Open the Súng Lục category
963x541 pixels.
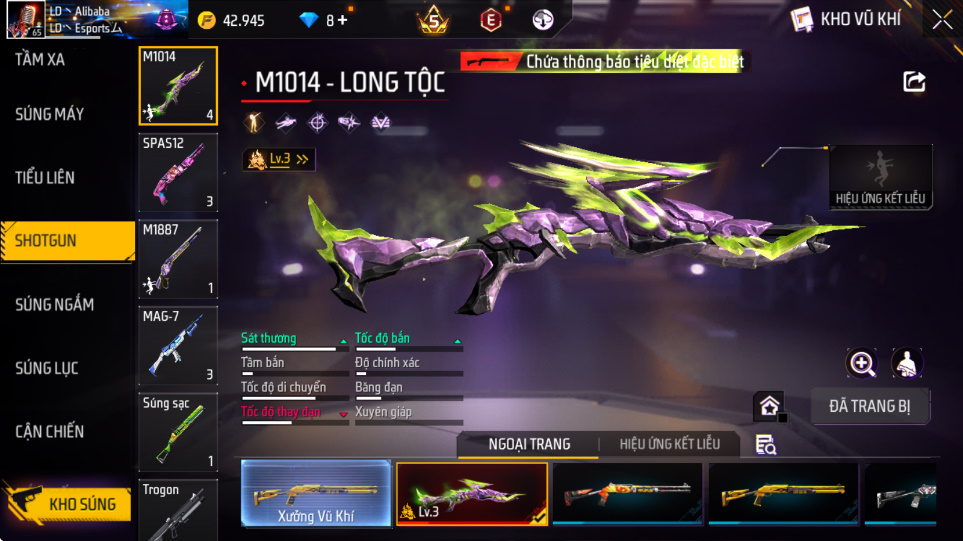(x=46, y=368)
